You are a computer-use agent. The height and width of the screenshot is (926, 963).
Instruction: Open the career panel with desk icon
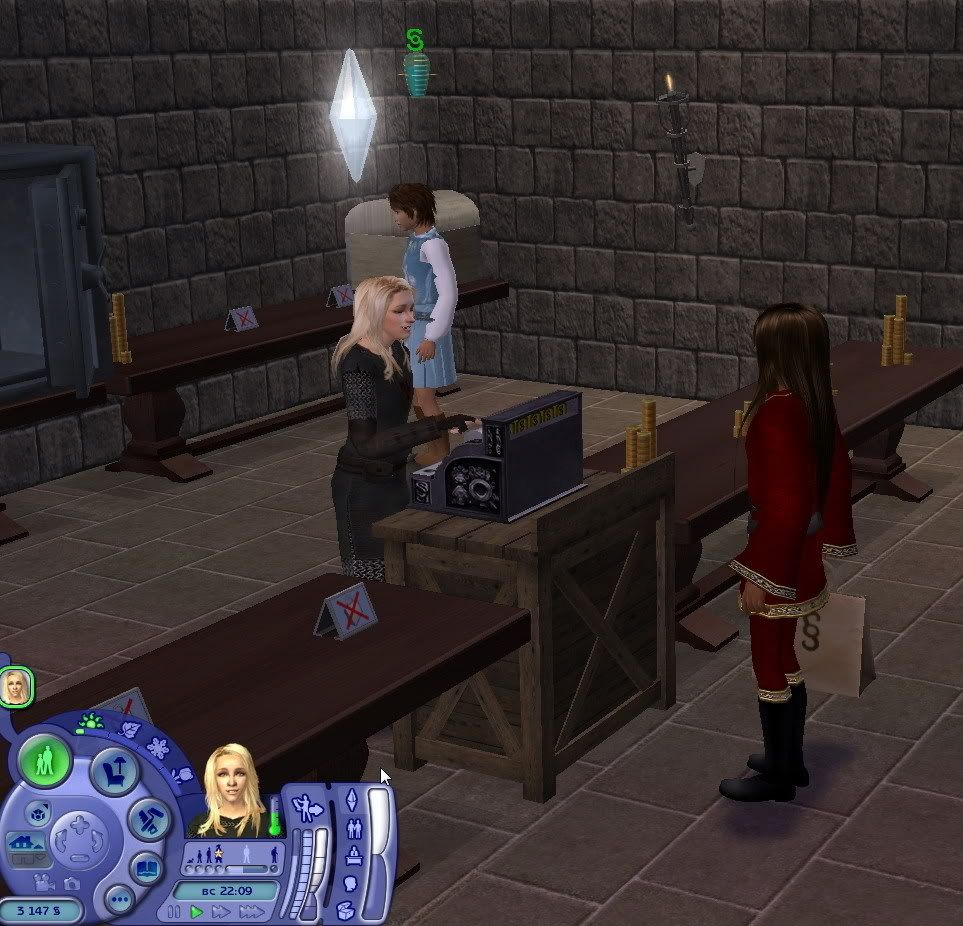point(352,856)
